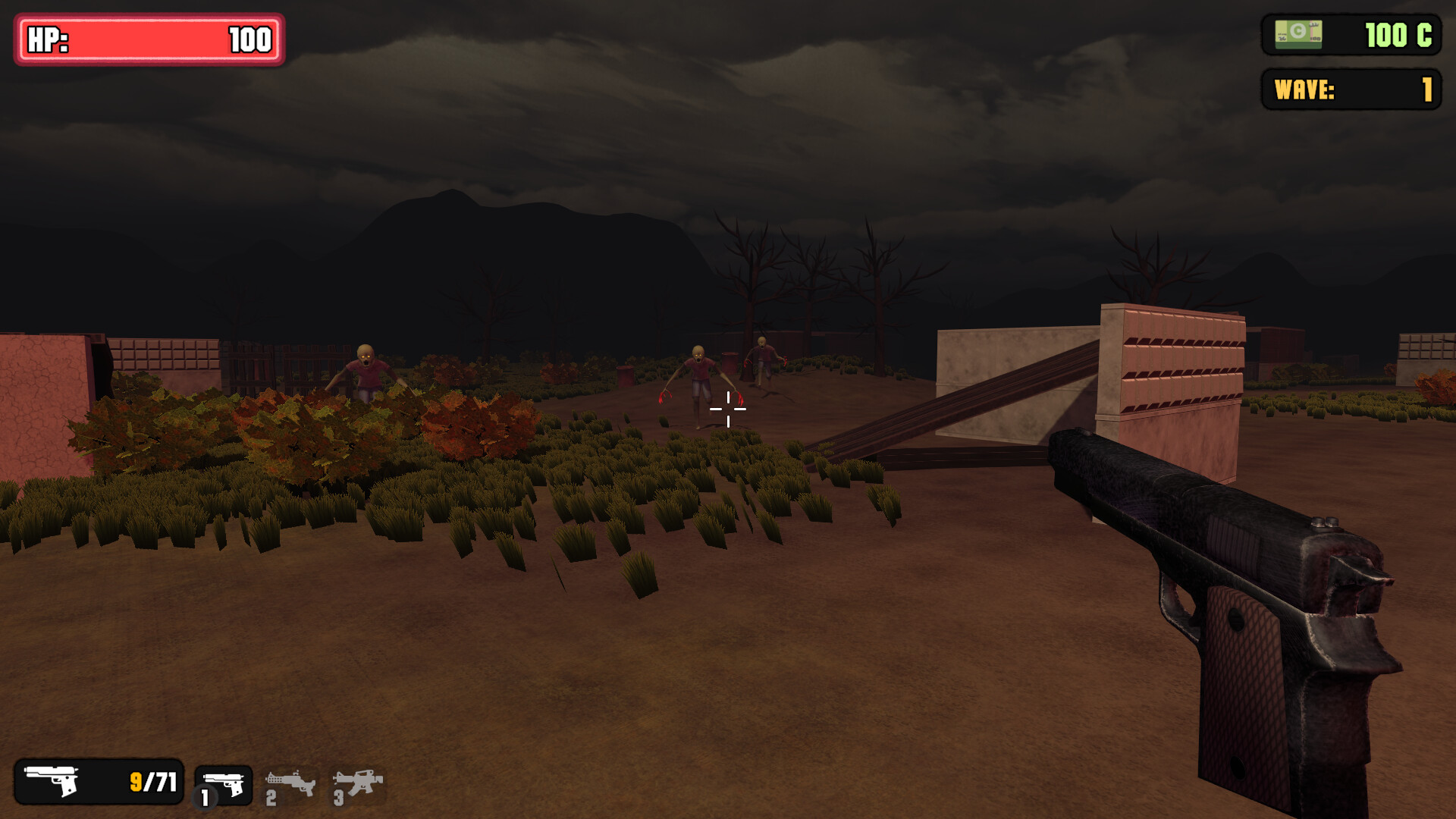The height and width of the screenshot is (819, 1456).
Task: Click the 100 C currency amount
Action: click(1399, 33)
